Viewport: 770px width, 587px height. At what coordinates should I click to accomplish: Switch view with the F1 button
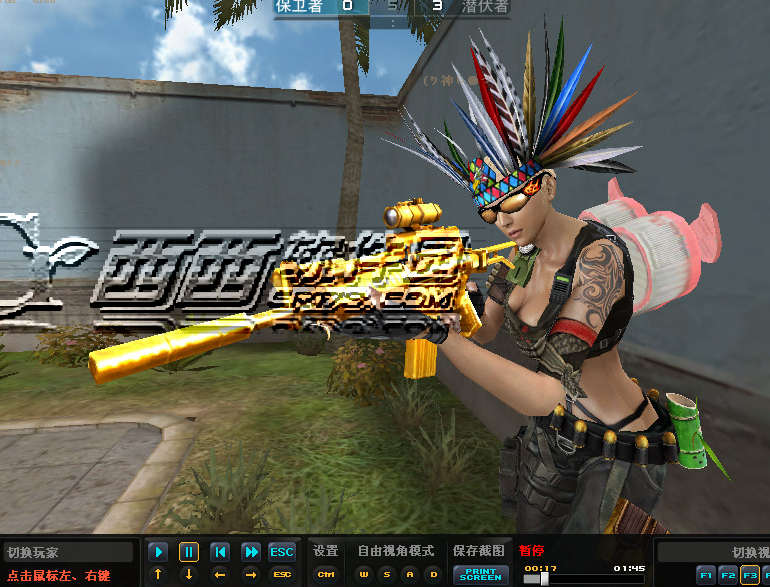tap(706, 575)
